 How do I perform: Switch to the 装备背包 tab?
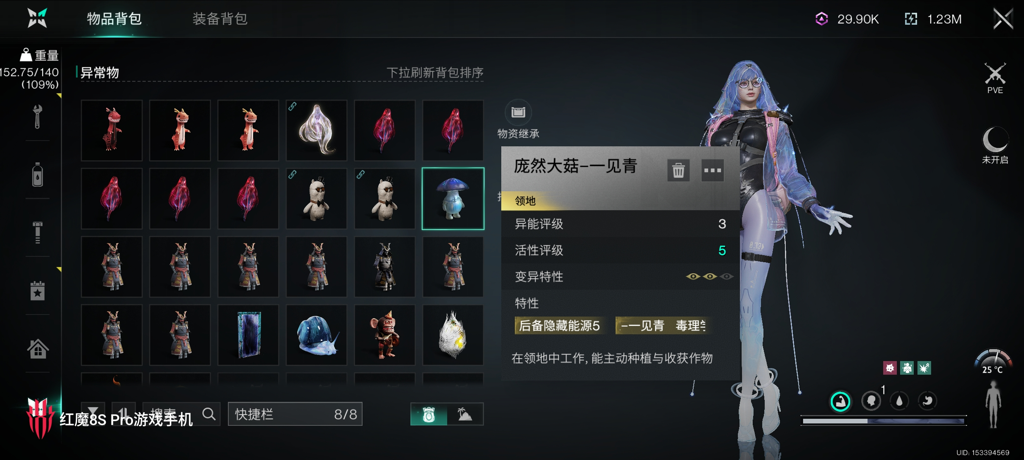point(219,19)
